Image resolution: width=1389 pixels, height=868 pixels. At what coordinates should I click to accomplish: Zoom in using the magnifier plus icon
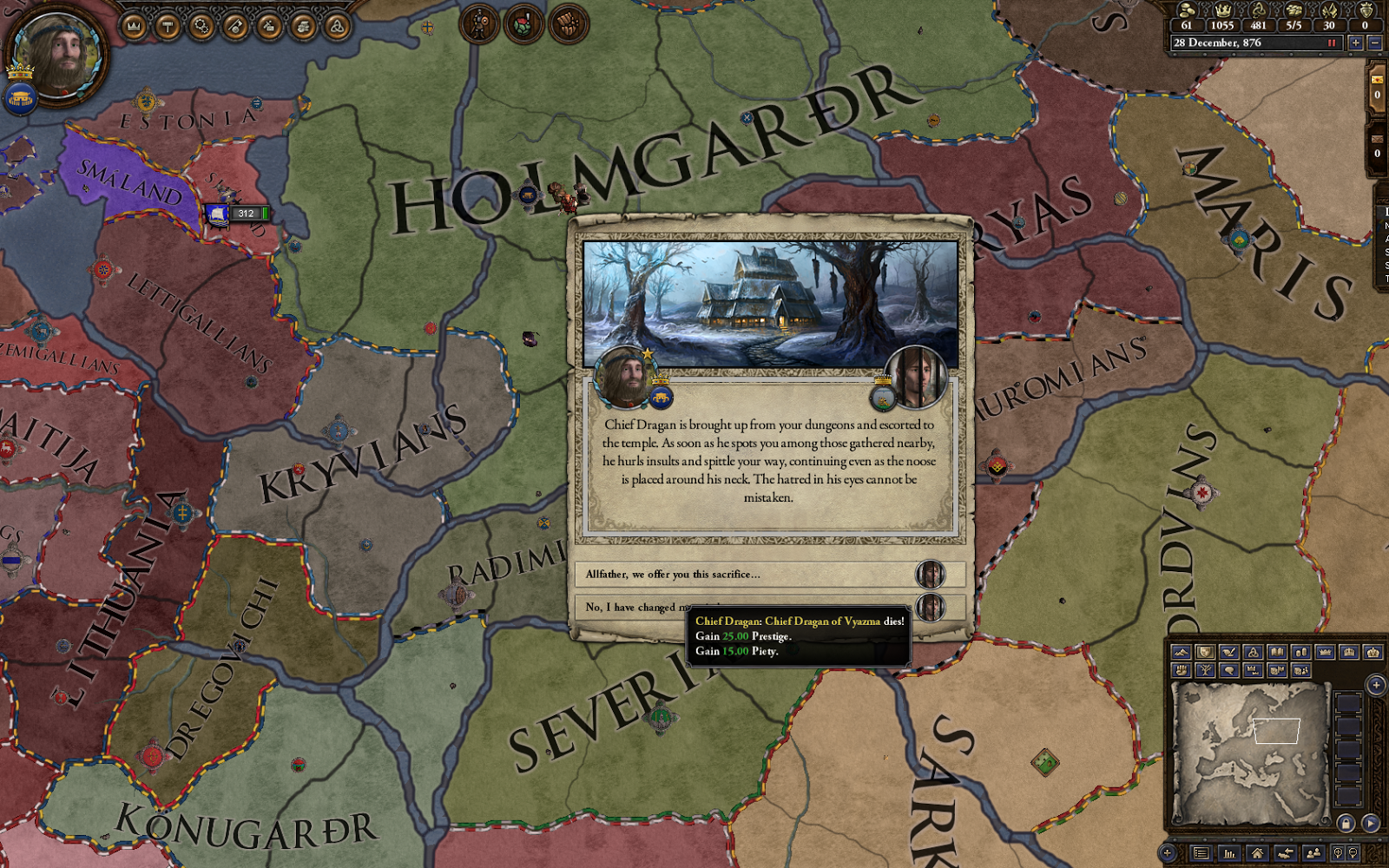(x=1339, y=853)
